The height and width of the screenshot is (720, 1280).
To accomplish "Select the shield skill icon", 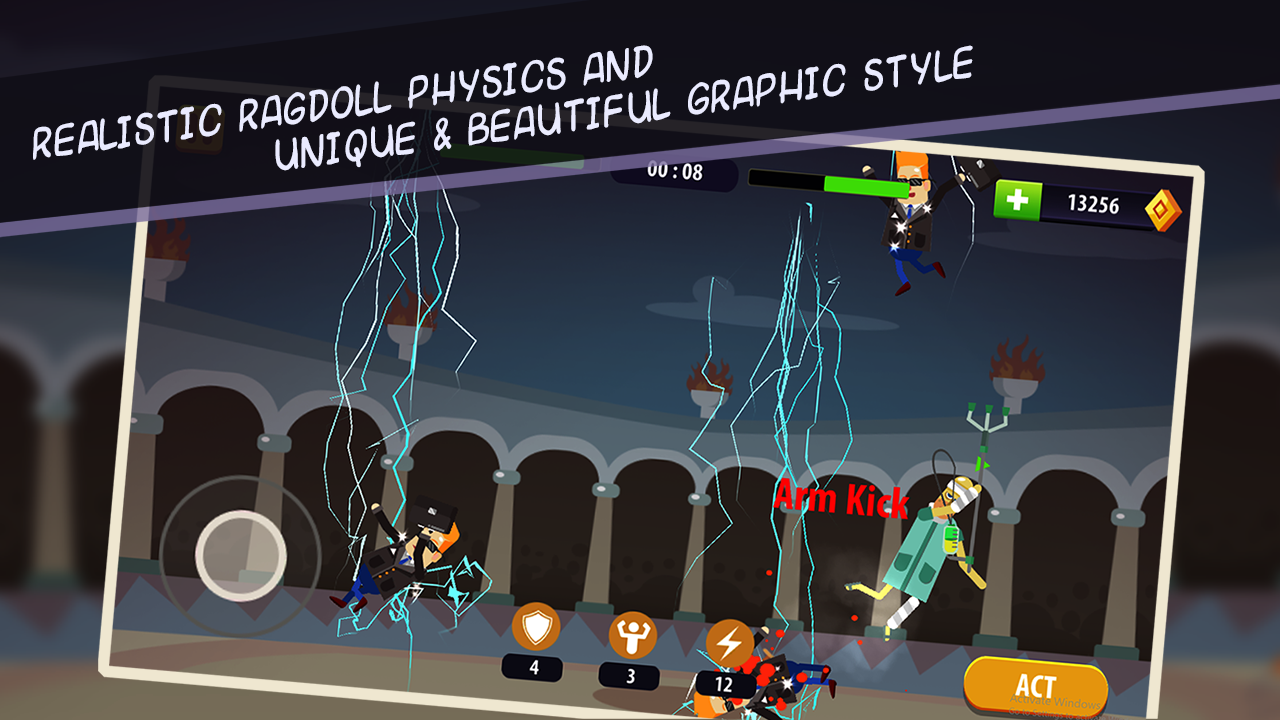I will pos(536,628).
